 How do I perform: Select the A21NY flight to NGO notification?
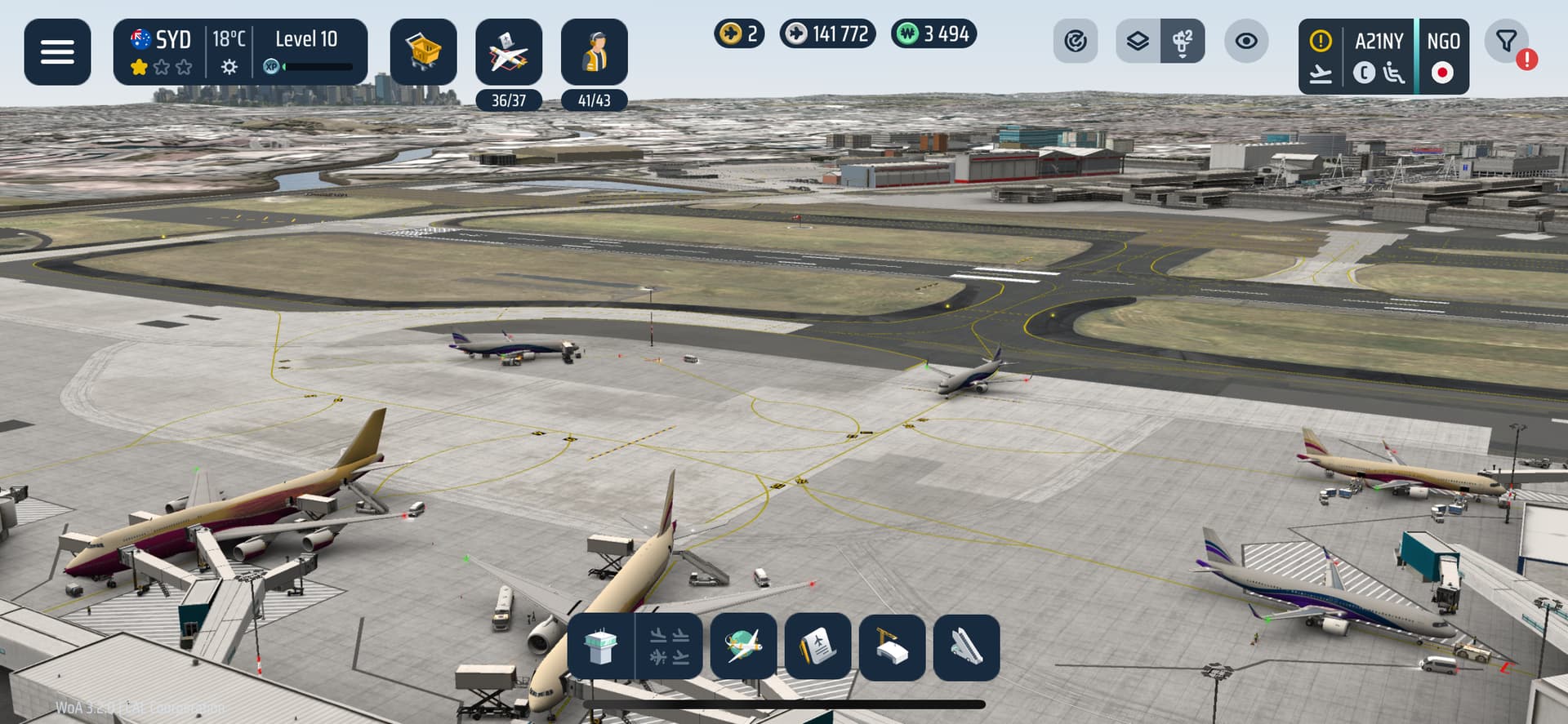tap(1383, 56)
